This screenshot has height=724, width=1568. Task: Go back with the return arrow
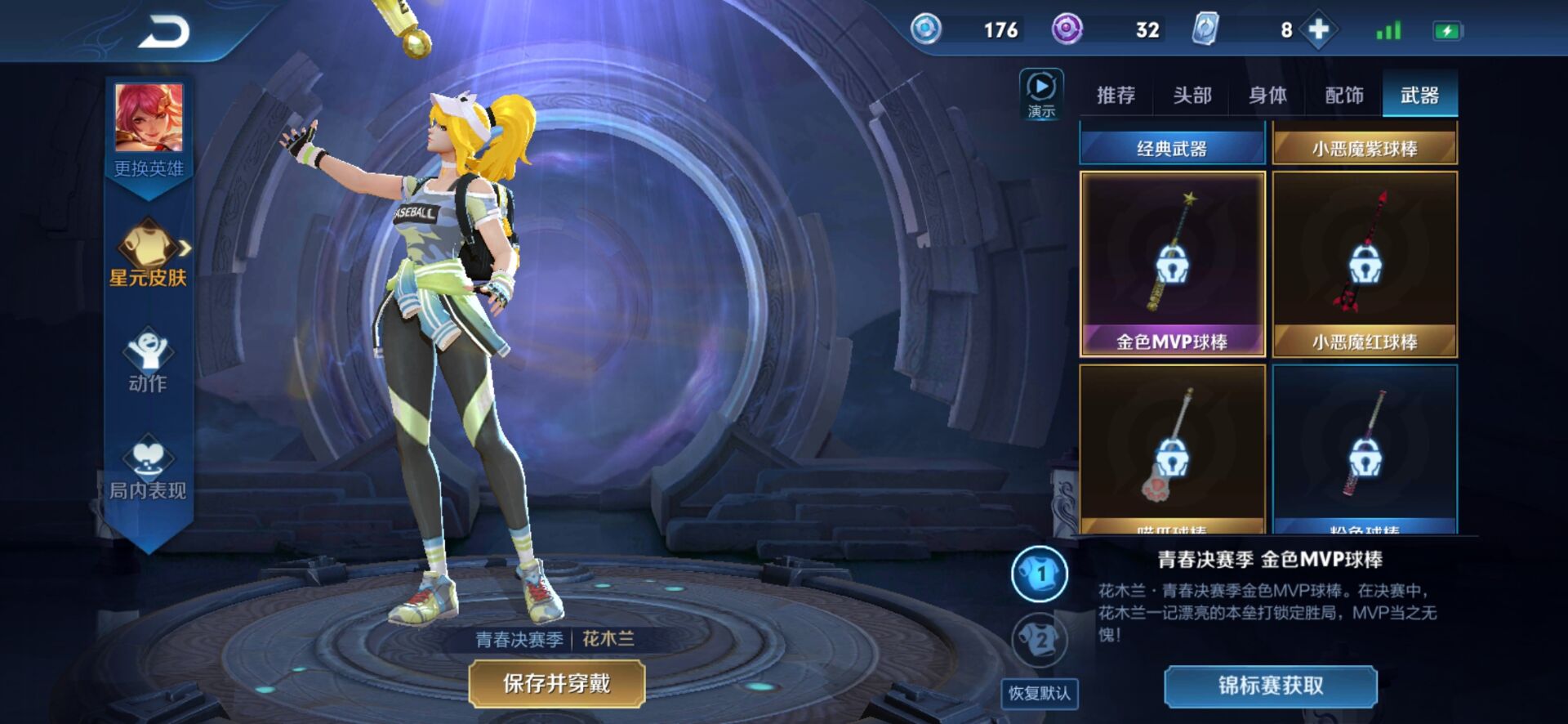tap(164, 33)
